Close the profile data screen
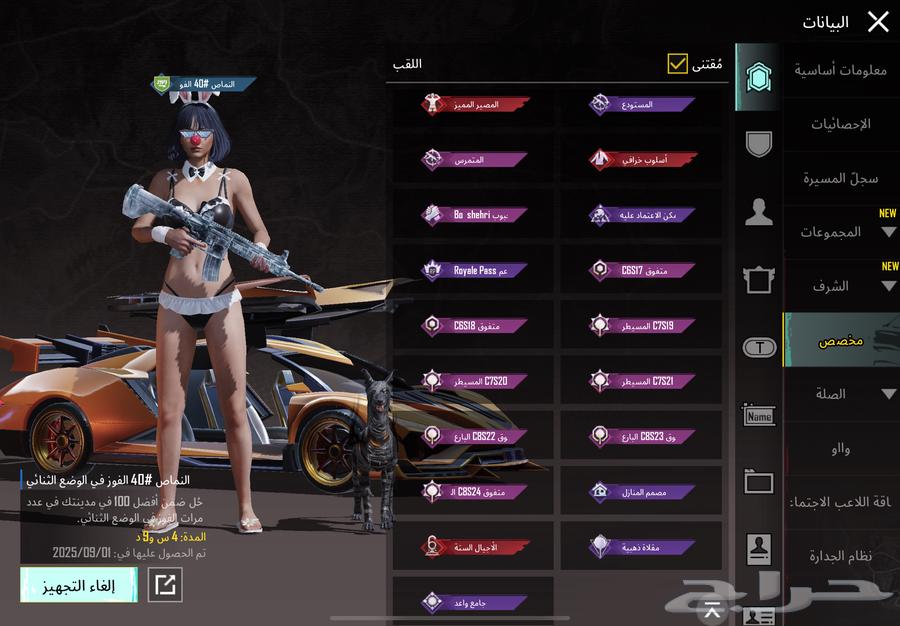The image size is (900, 626). tap(877, 22)
